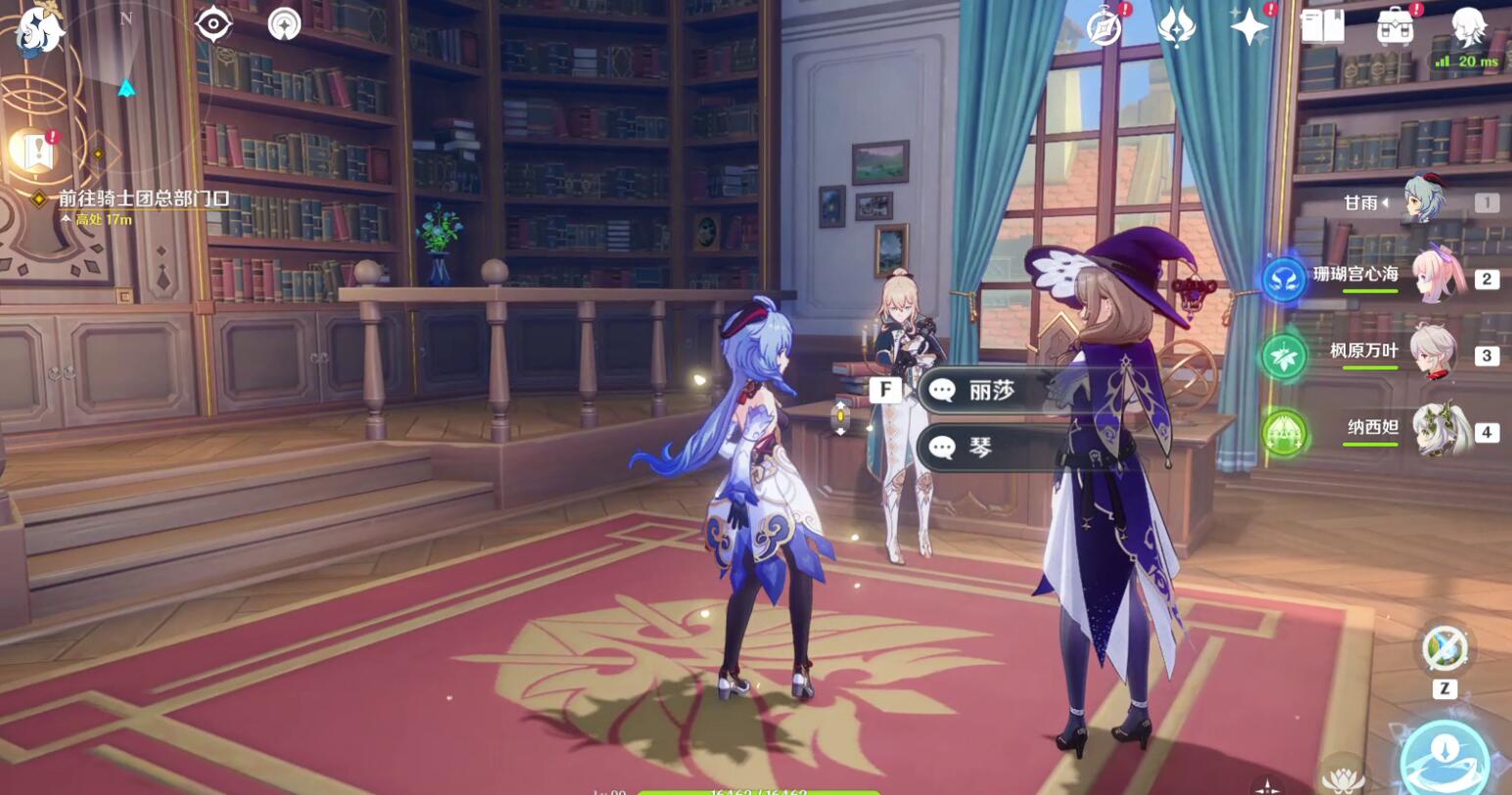Screen dimensions: 1512x795
Task: Open the Paimon main menu
Action: click(39, 29)
